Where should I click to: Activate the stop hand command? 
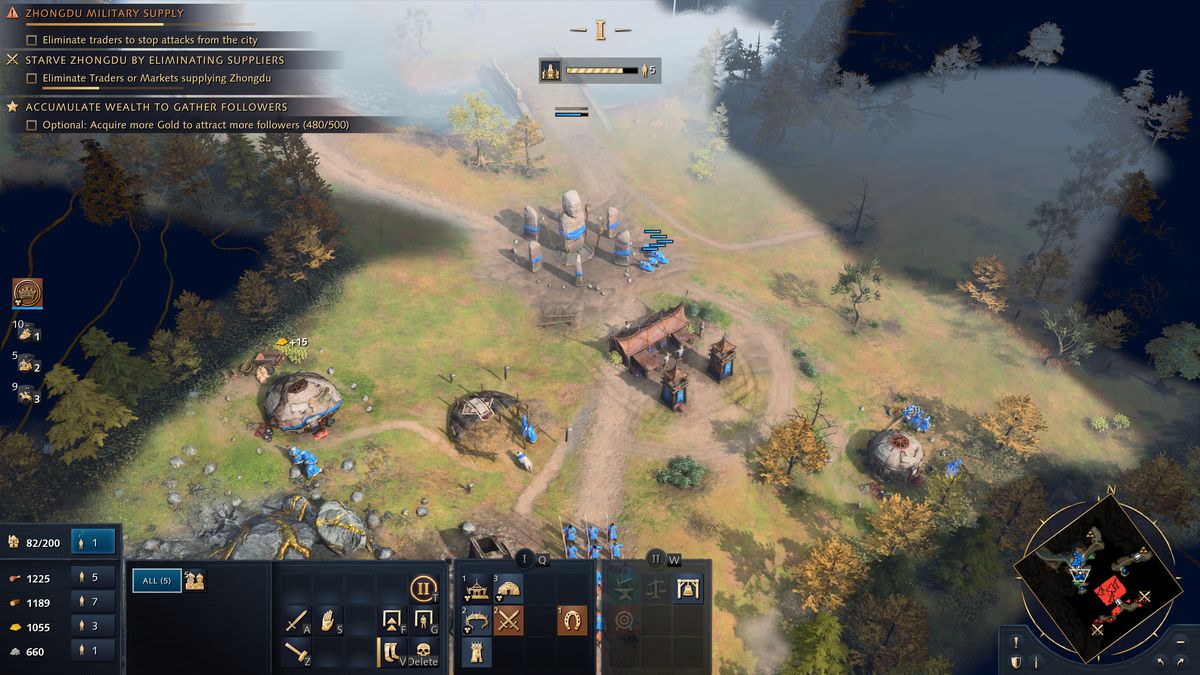[x=329, y=622]
